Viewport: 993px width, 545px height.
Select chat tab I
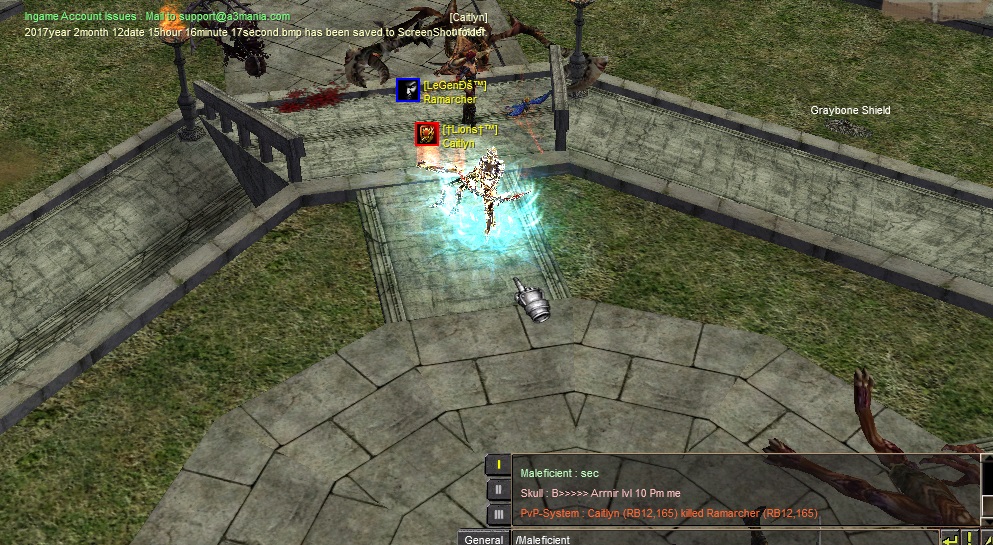click(497, 465)
